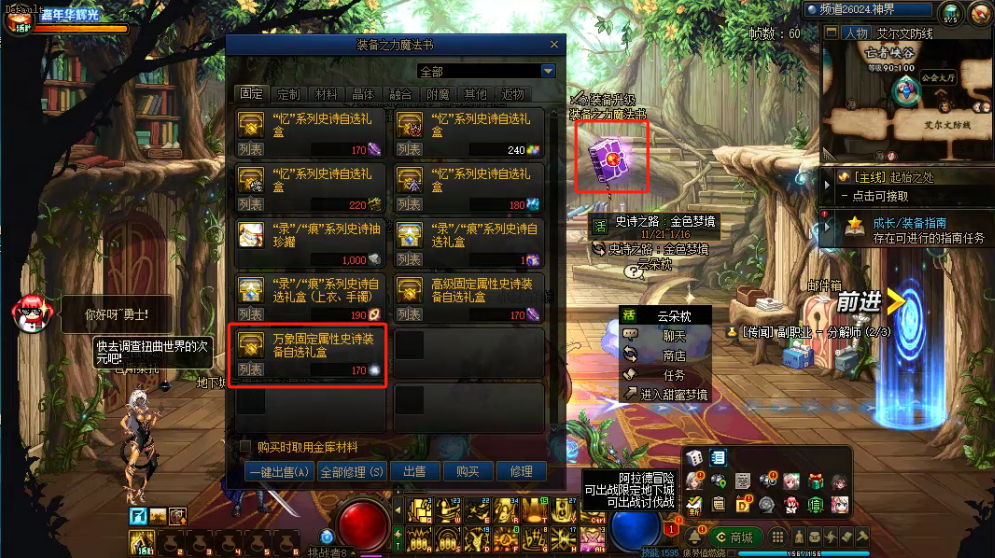Show the 附魔 tab

click(438, 94)
